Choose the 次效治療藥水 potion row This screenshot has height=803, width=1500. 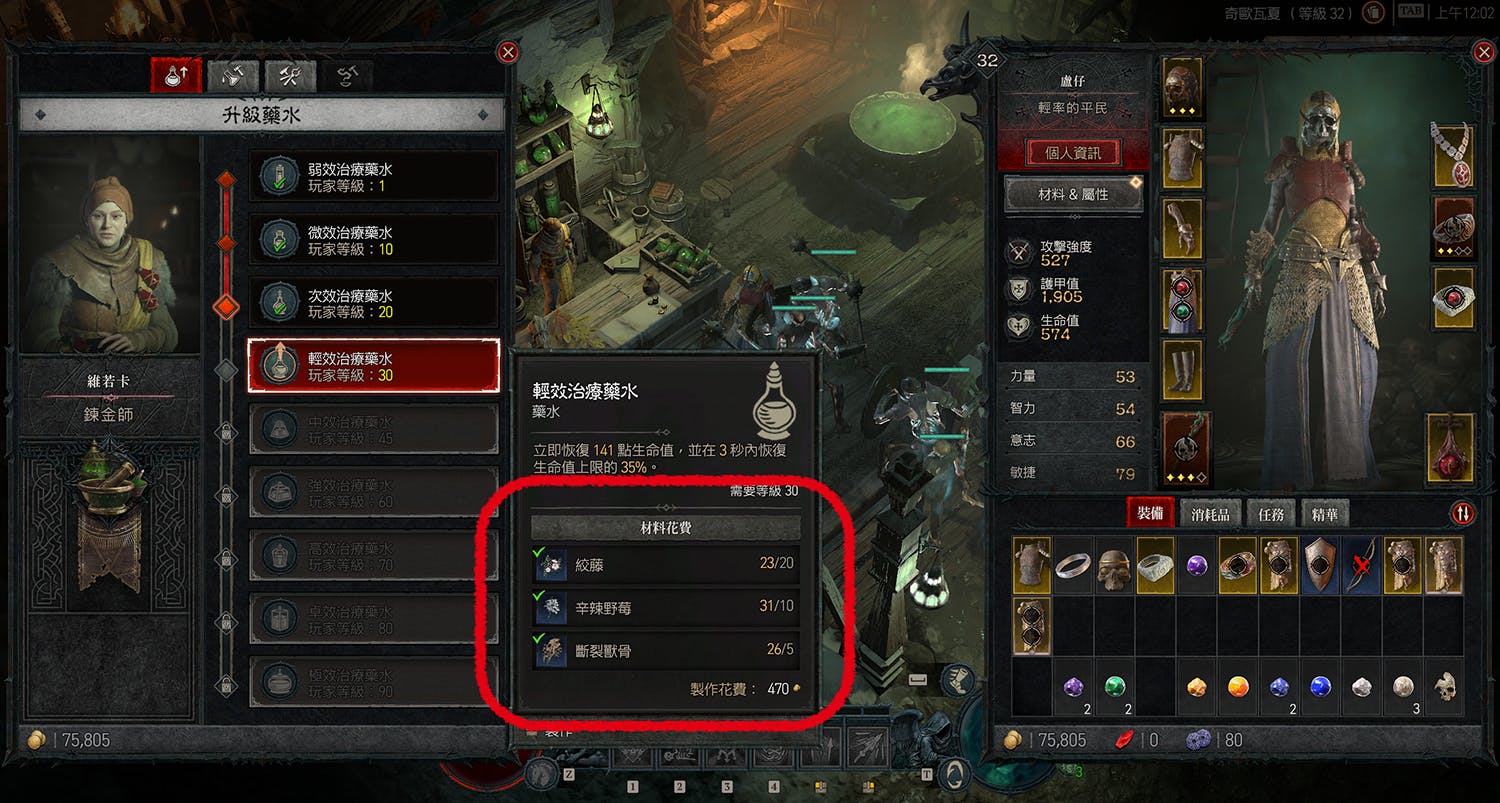(373, 303)
